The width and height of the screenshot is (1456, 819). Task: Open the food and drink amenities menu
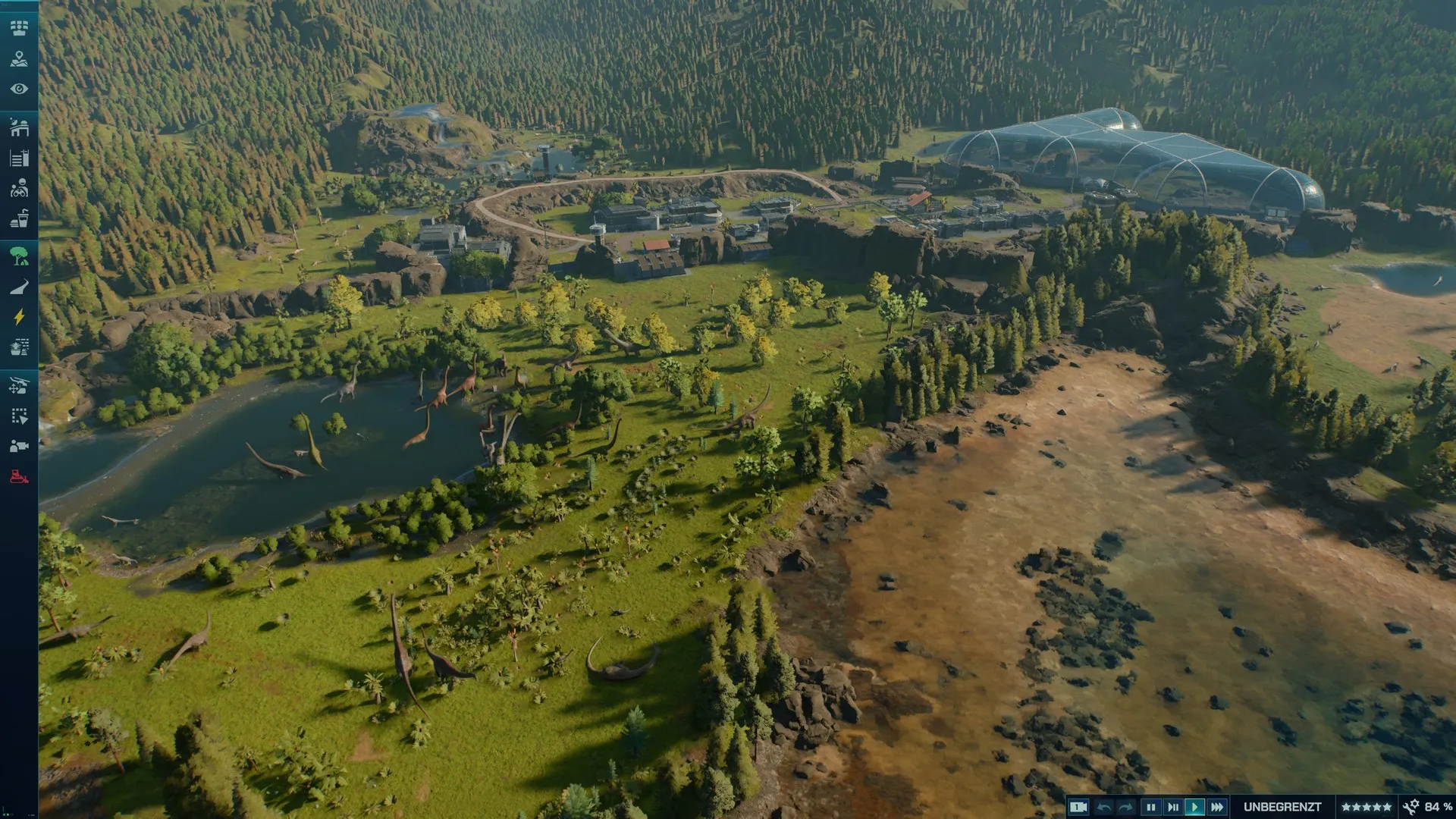(19, 219)
